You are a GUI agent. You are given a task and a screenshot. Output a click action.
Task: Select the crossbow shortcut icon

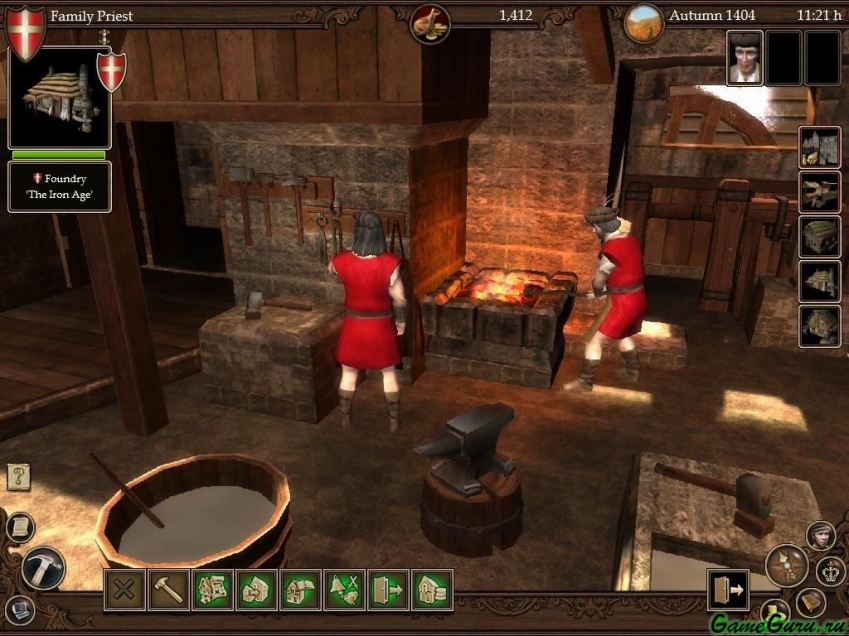click(x=819, y=192)
